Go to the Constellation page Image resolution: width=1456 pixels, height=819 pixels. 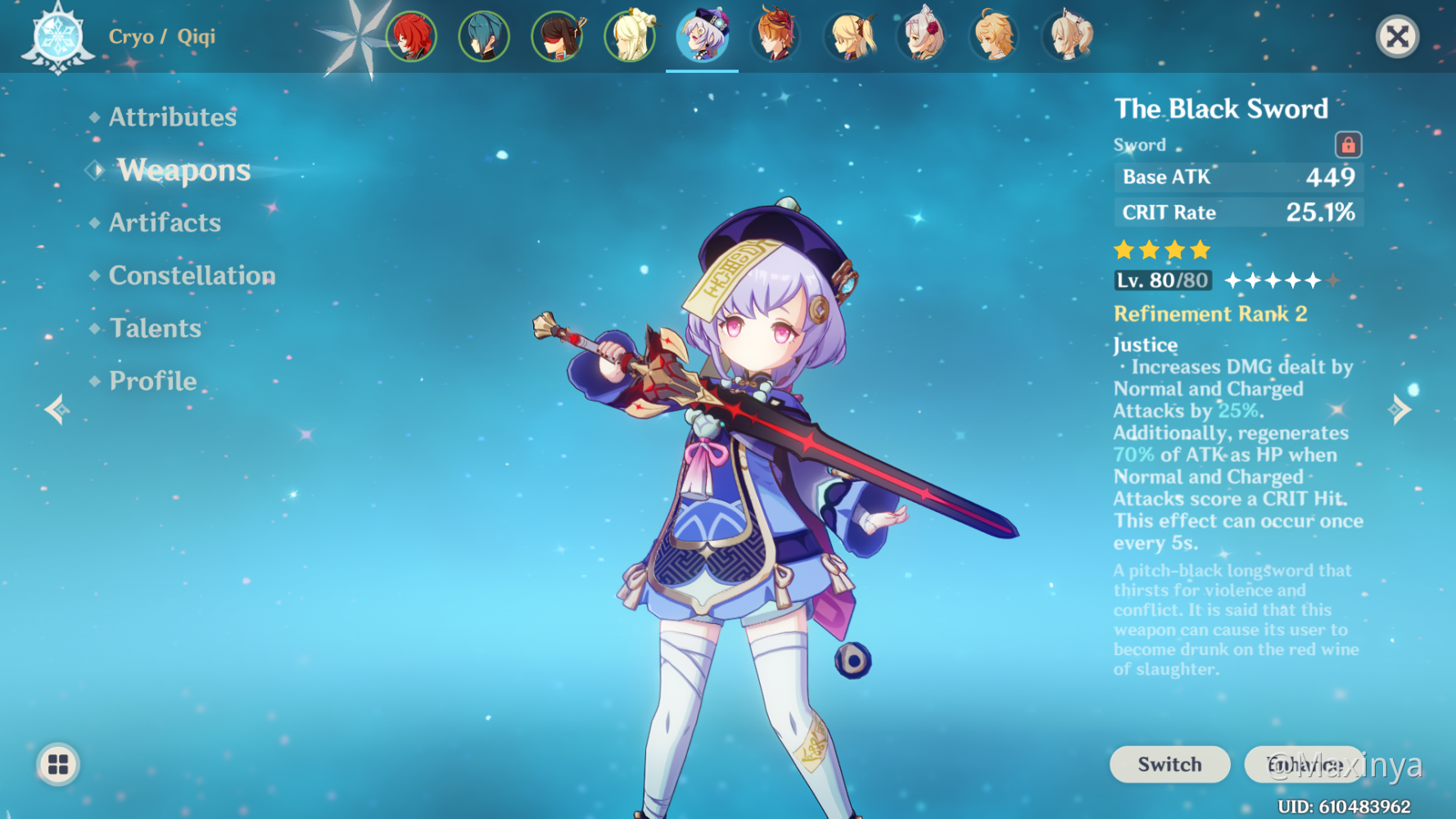point(192,275)
